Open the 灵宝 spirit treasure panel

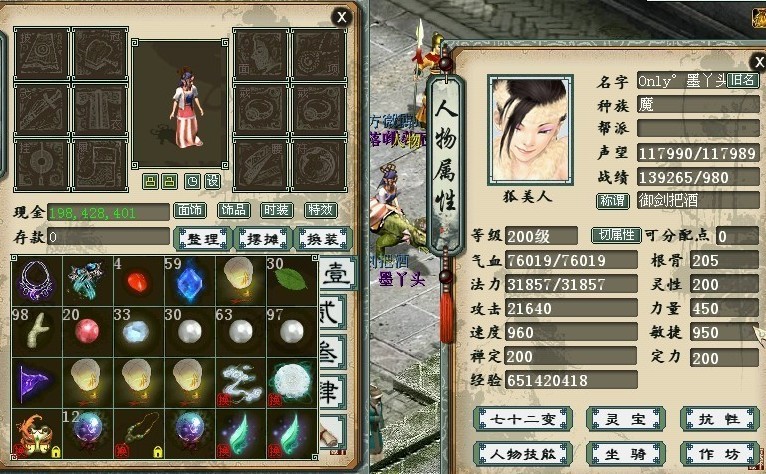pyautogui.click(x=624, y=418)
